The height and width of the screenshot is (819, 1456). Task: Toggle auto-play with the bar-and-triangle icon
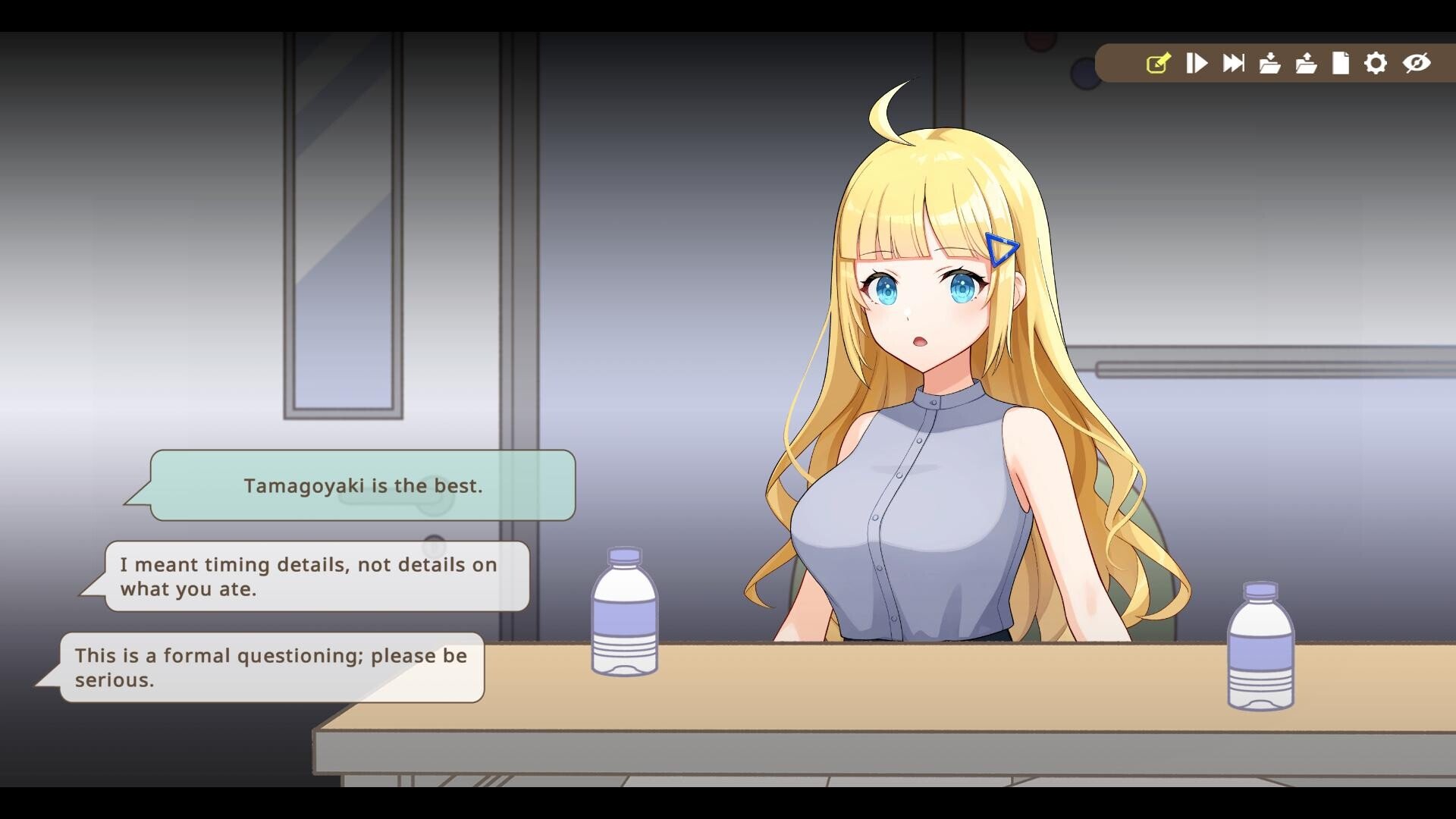pyautogui.click(x=1197, y=63)
